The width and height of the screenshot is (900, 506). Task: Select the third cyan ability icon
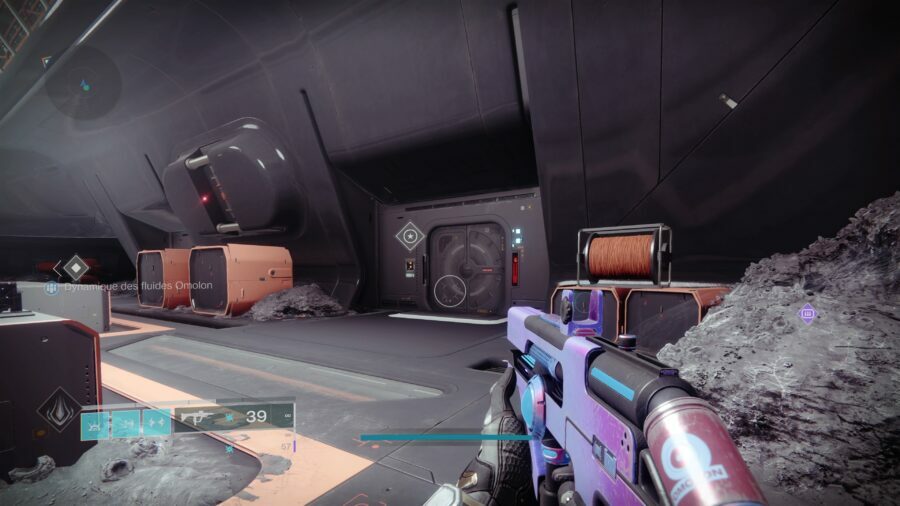157,424
